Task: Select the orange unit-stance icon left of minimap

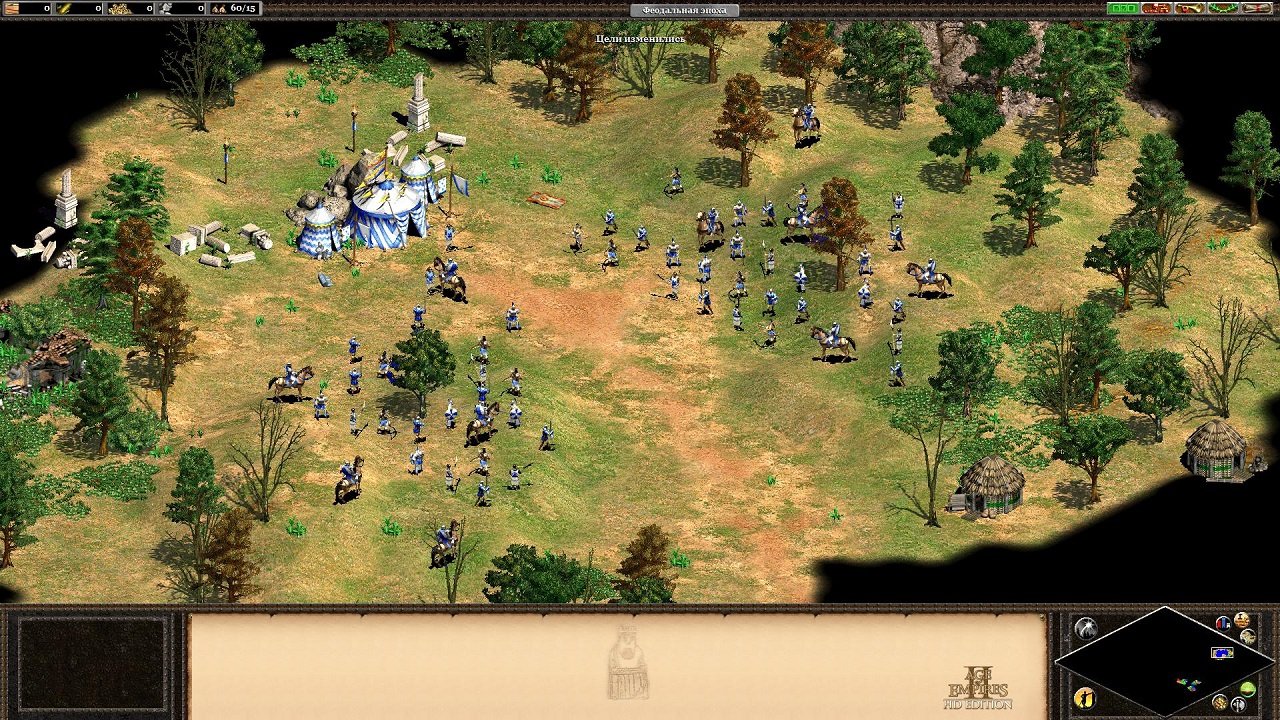Action: (1085, 697)
